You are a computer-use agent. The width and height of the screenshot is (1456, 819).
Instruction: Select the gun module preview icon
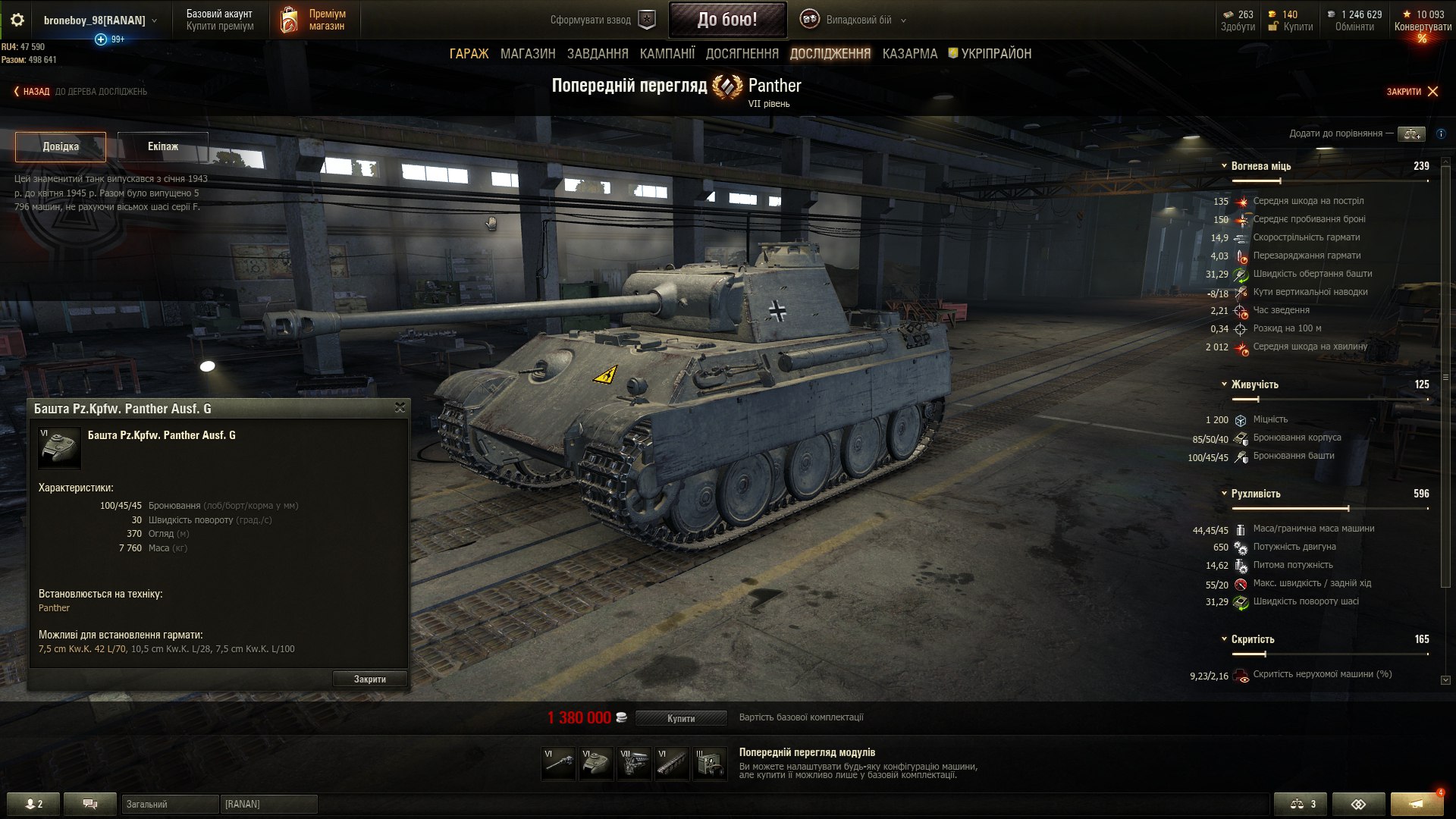pyautogui.click(x=558, y=764)
